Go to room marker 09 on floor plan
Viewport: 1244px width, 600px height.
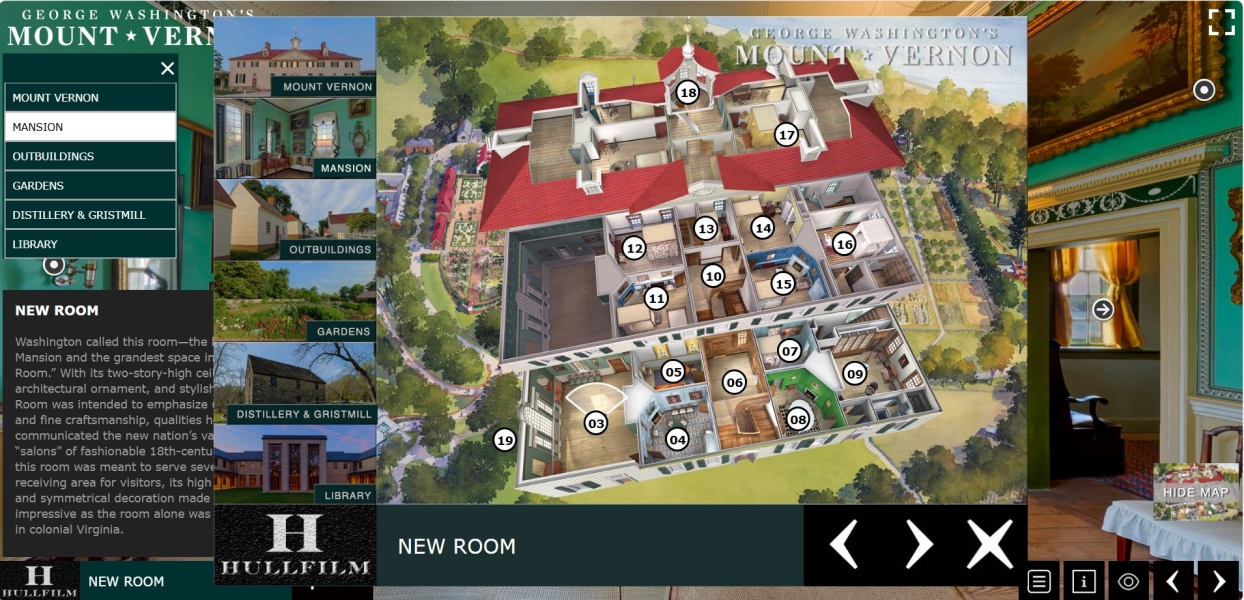coord(854,374)
